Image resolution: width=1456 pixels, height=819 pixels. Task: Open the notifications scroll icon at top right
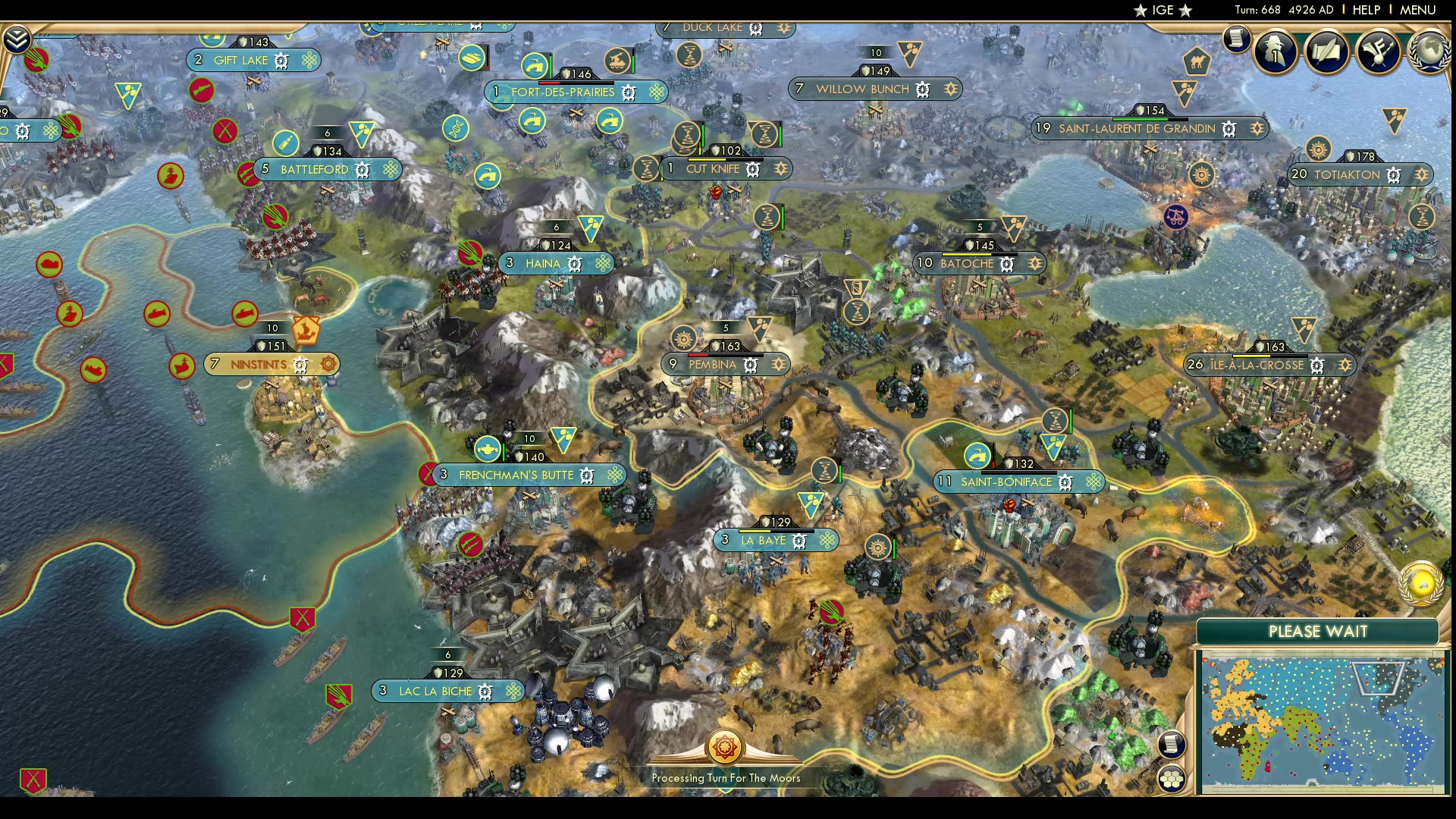point(1237,39)
